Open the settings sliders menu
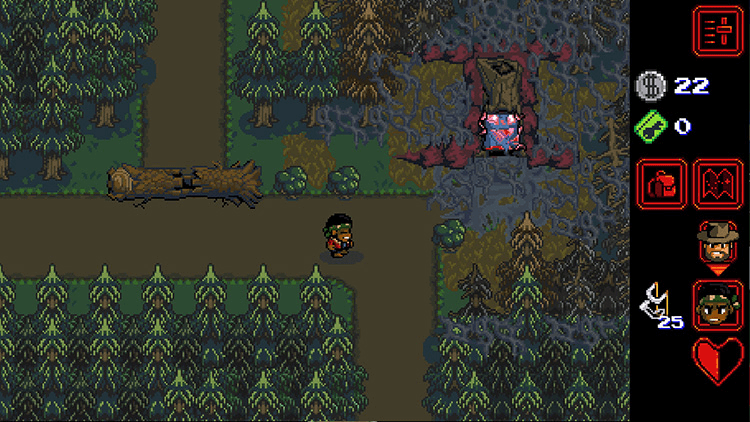Screen dimensions: 750x422 click(x=717, y=30)
